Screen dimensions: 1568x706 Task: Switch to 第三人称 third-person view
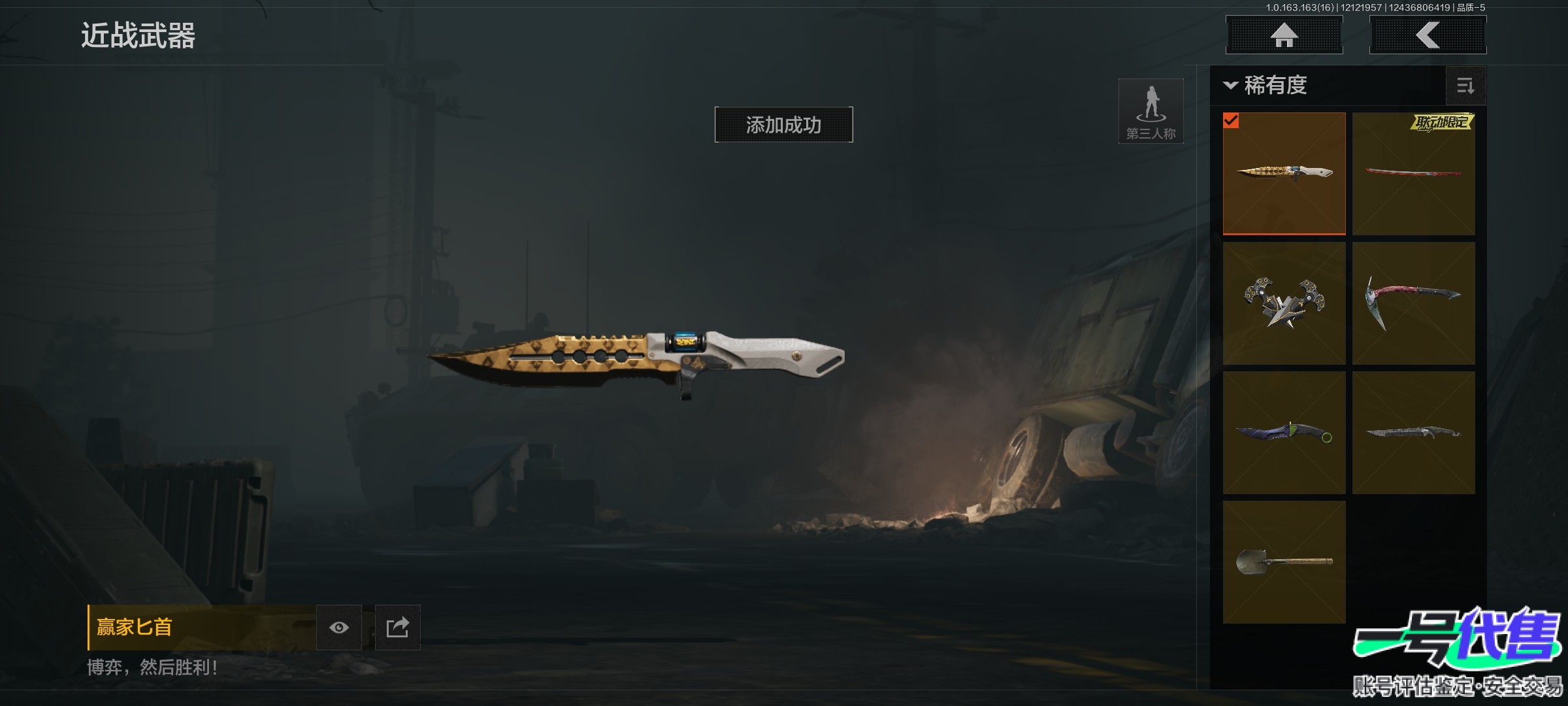(x=1151, y=111)
